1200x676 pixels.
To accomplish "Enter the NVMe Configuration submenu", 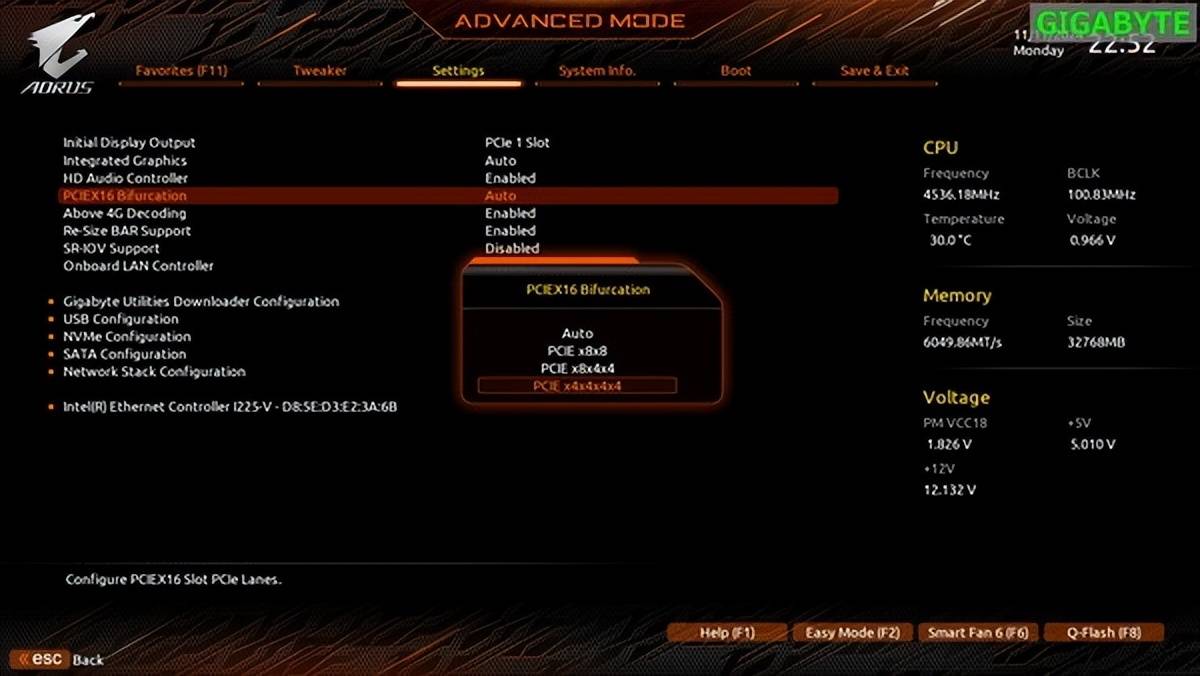I will point(127,337).
